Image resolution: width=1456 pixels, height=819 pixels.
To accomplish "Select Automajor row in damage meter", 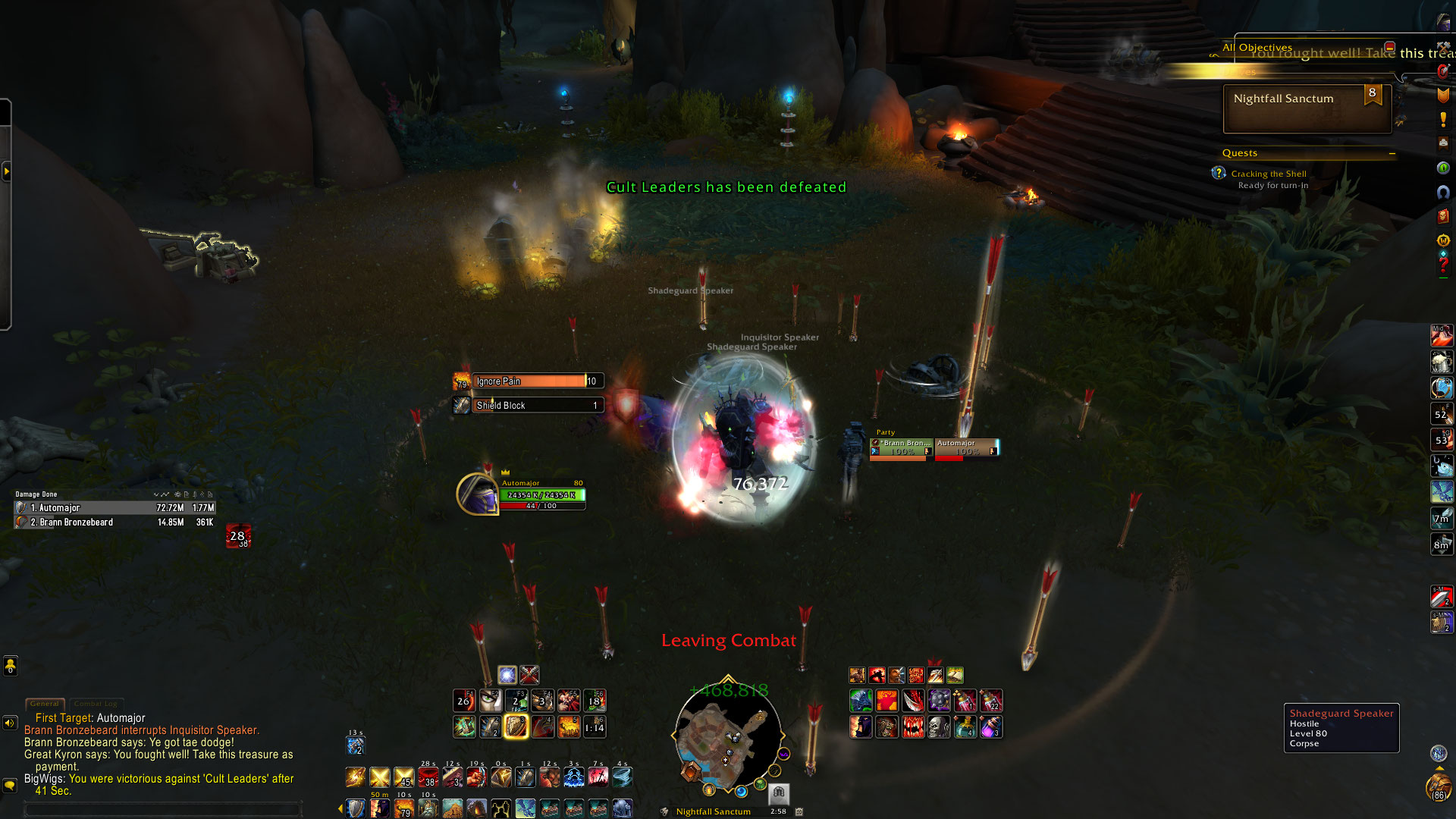I will [x=114, y=508].
